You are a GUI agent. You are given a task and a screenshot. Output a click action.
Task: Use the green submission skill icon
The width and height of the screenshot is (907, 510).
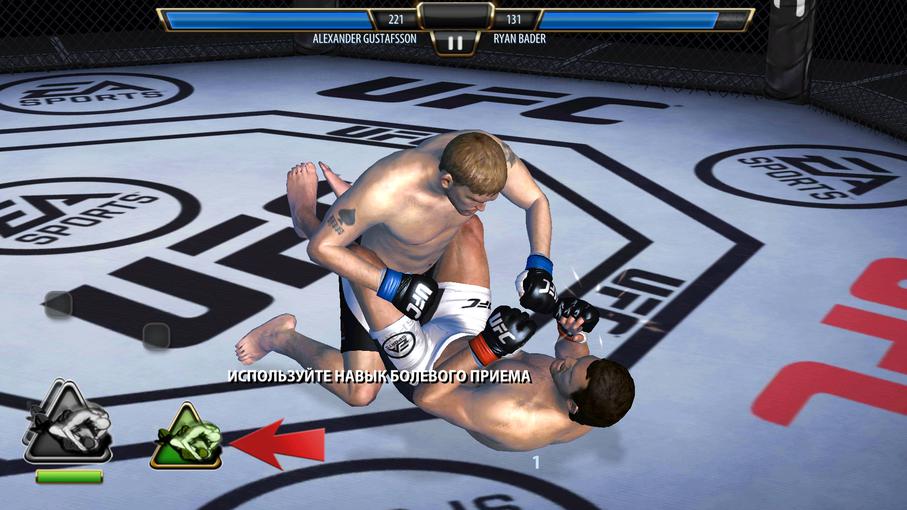point(186,440)
